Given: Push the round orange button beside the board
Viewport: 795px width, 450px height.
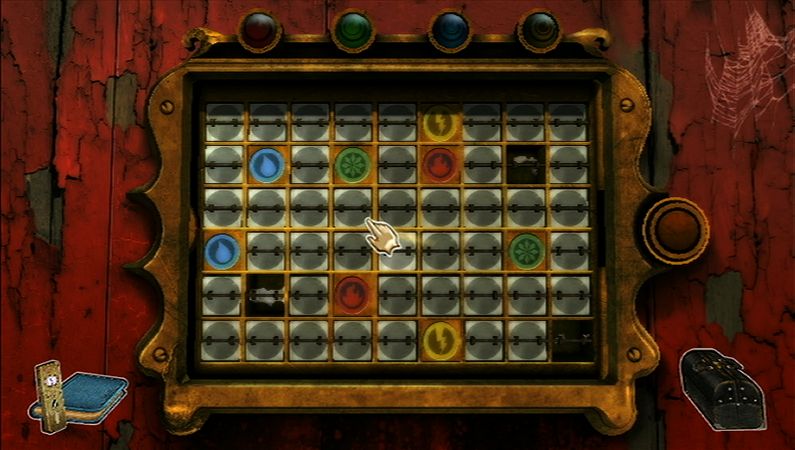Looking at the screenshot, I should (675, 231).
